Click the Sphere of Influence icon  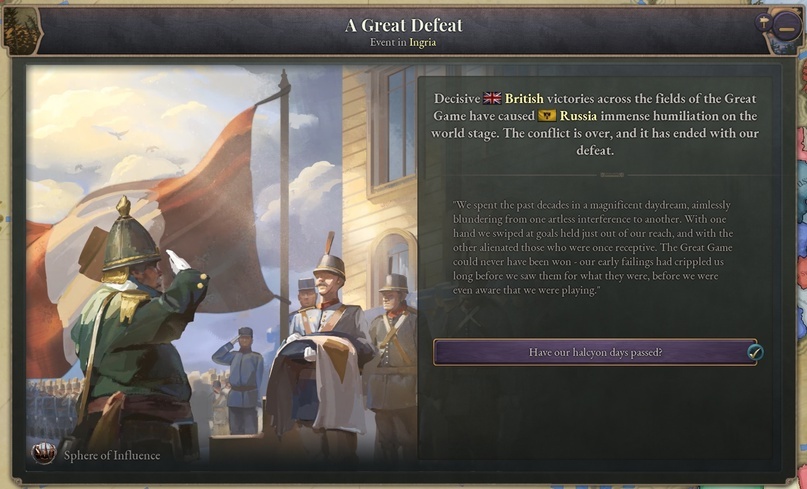pos(44,455)
